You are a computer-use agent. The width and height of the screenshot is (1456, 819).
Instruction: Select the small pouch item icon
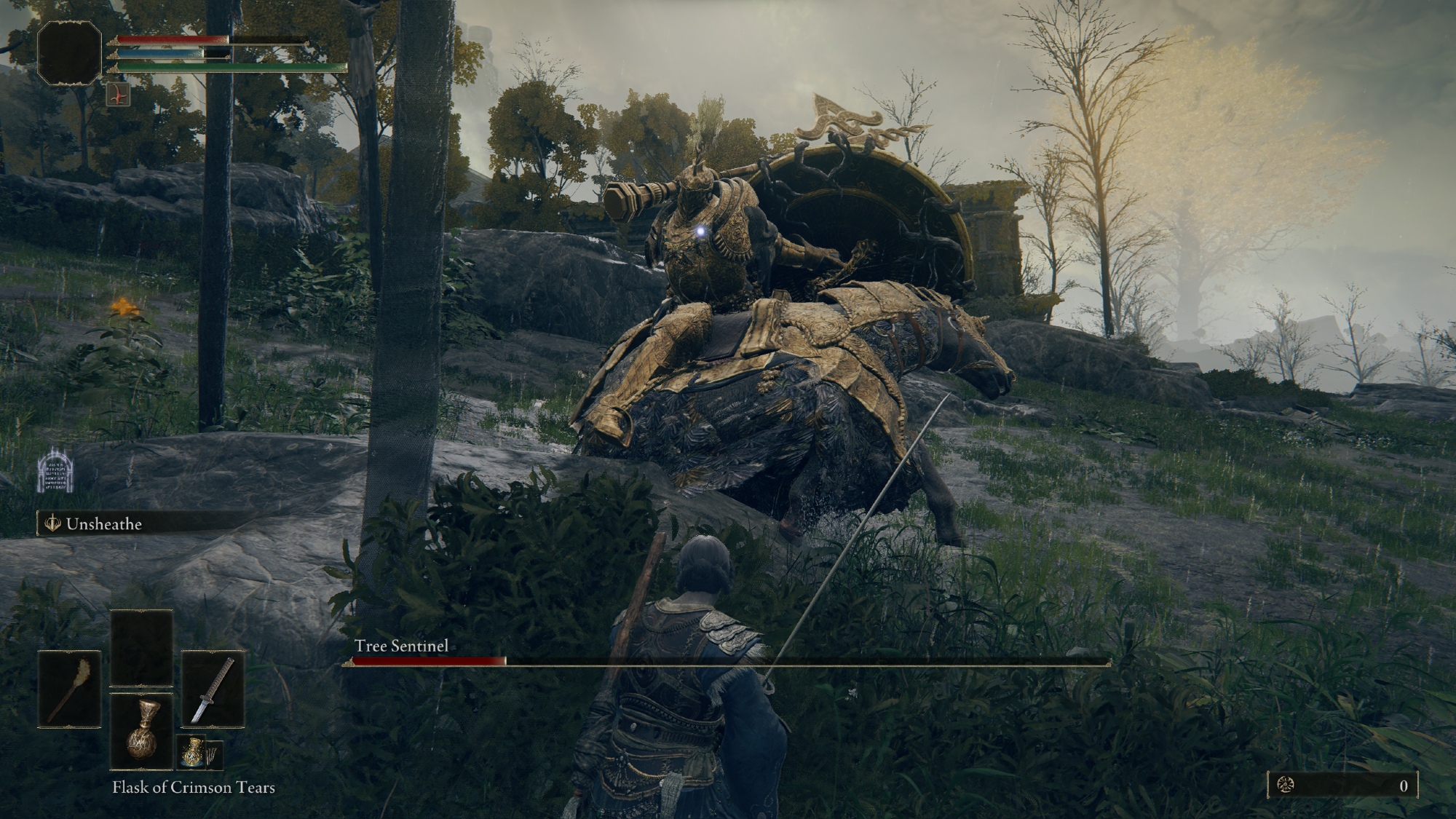[x=191, y=753]
